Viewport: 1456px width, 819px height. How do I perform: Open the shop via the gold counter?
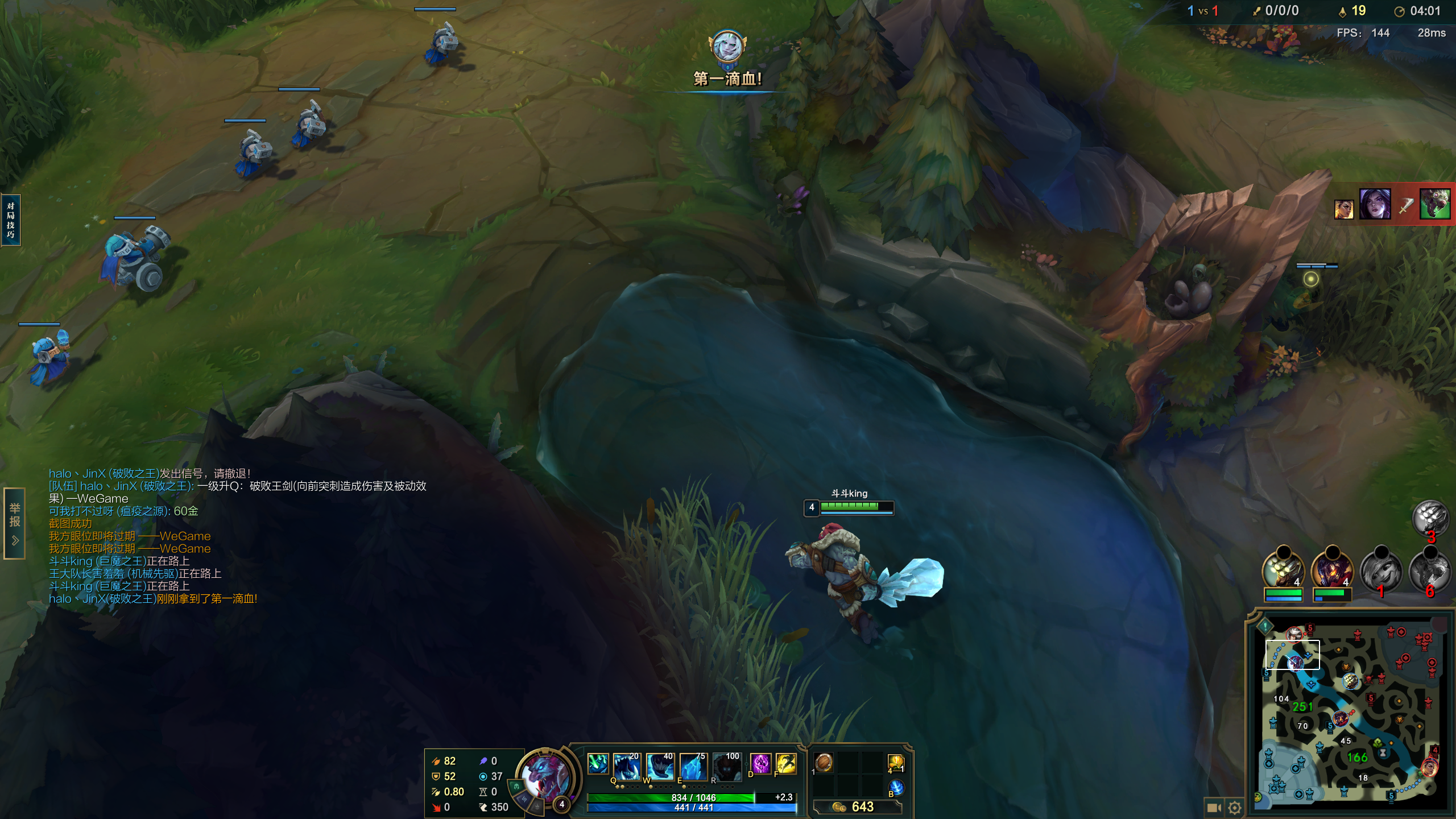857,806
